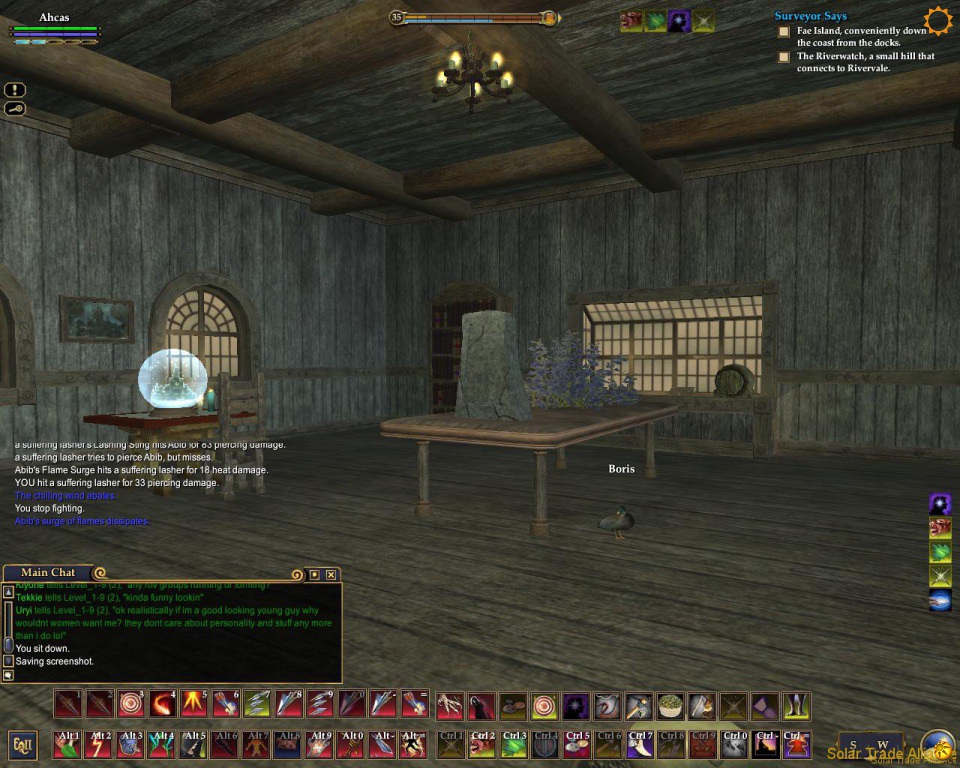Click the exclamation mark alert button
Image resolution: width=960 pixels, height=768 pixels.
point(14,89)
